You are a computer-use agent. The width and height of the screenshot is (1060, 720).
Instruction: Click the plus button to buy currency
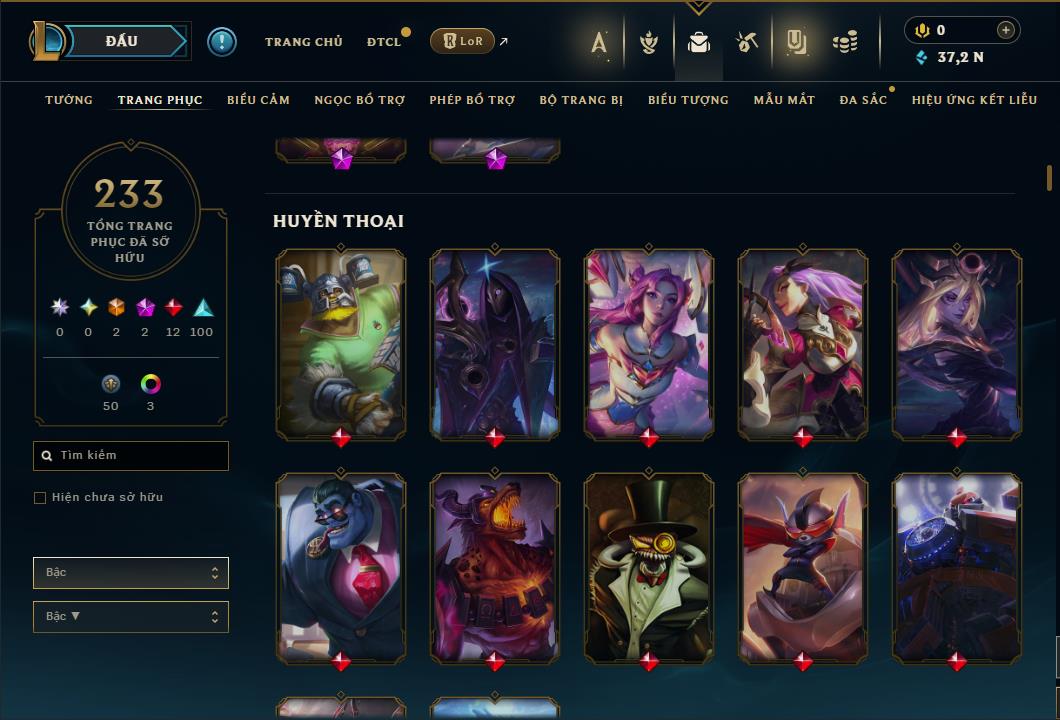1006,30
